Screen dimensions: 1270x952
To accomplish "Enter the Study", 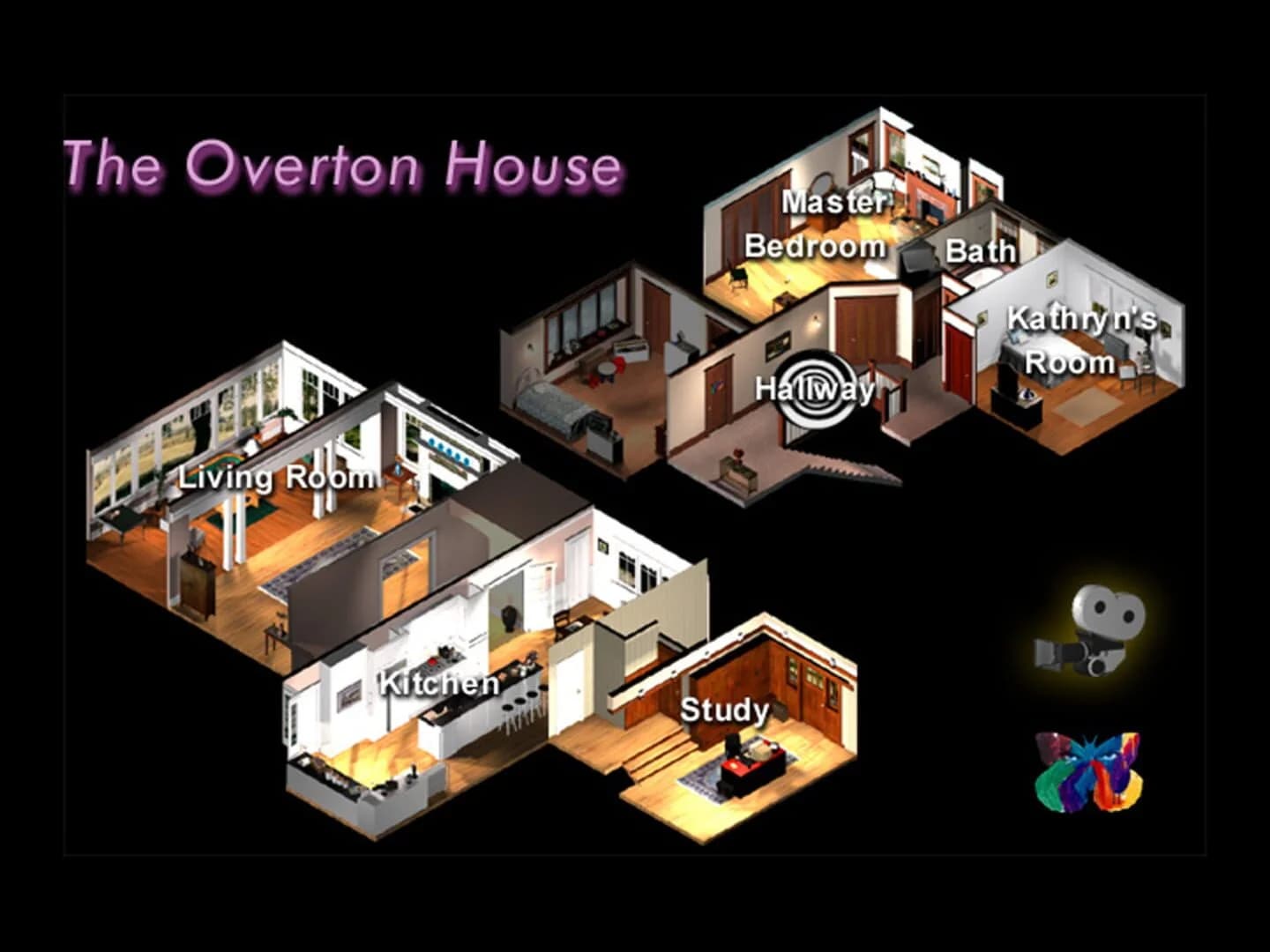I will point(723,708).
